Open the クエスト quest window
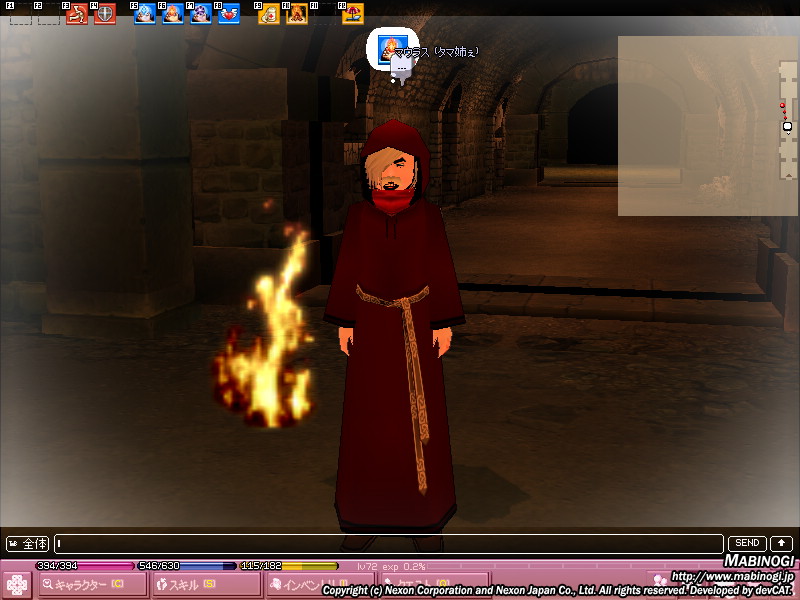 click(x=432, y=584)
